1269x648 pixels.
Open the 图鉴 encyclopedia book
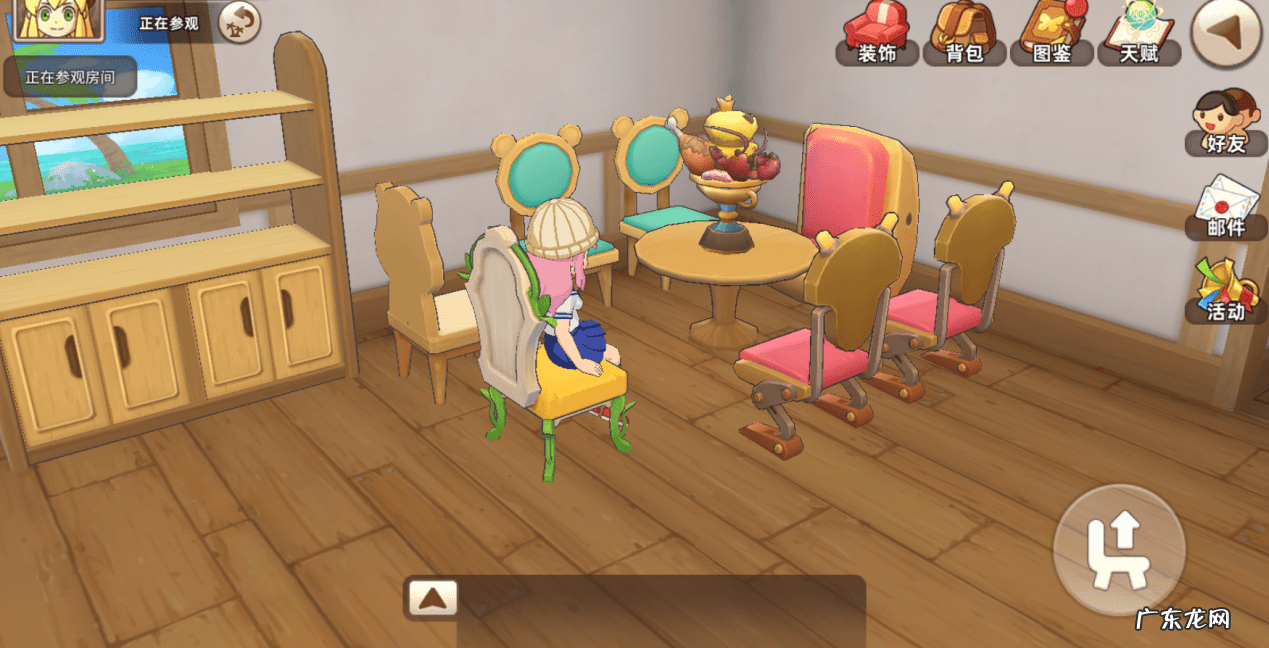coord(1051,34)
